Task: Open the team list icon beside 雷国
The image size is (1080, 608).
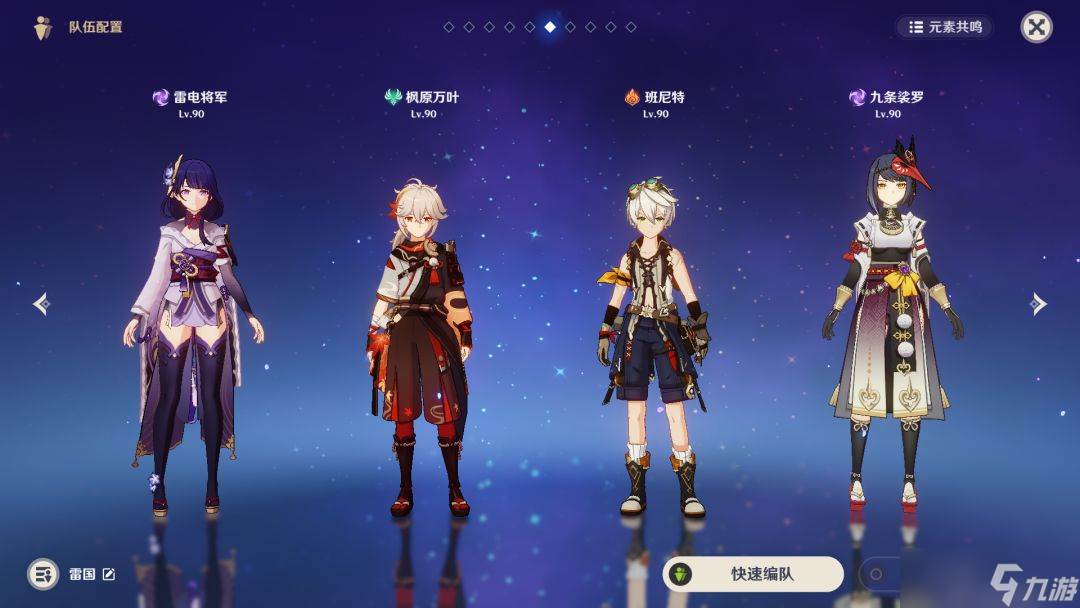Action: click(x=43, y=574)
